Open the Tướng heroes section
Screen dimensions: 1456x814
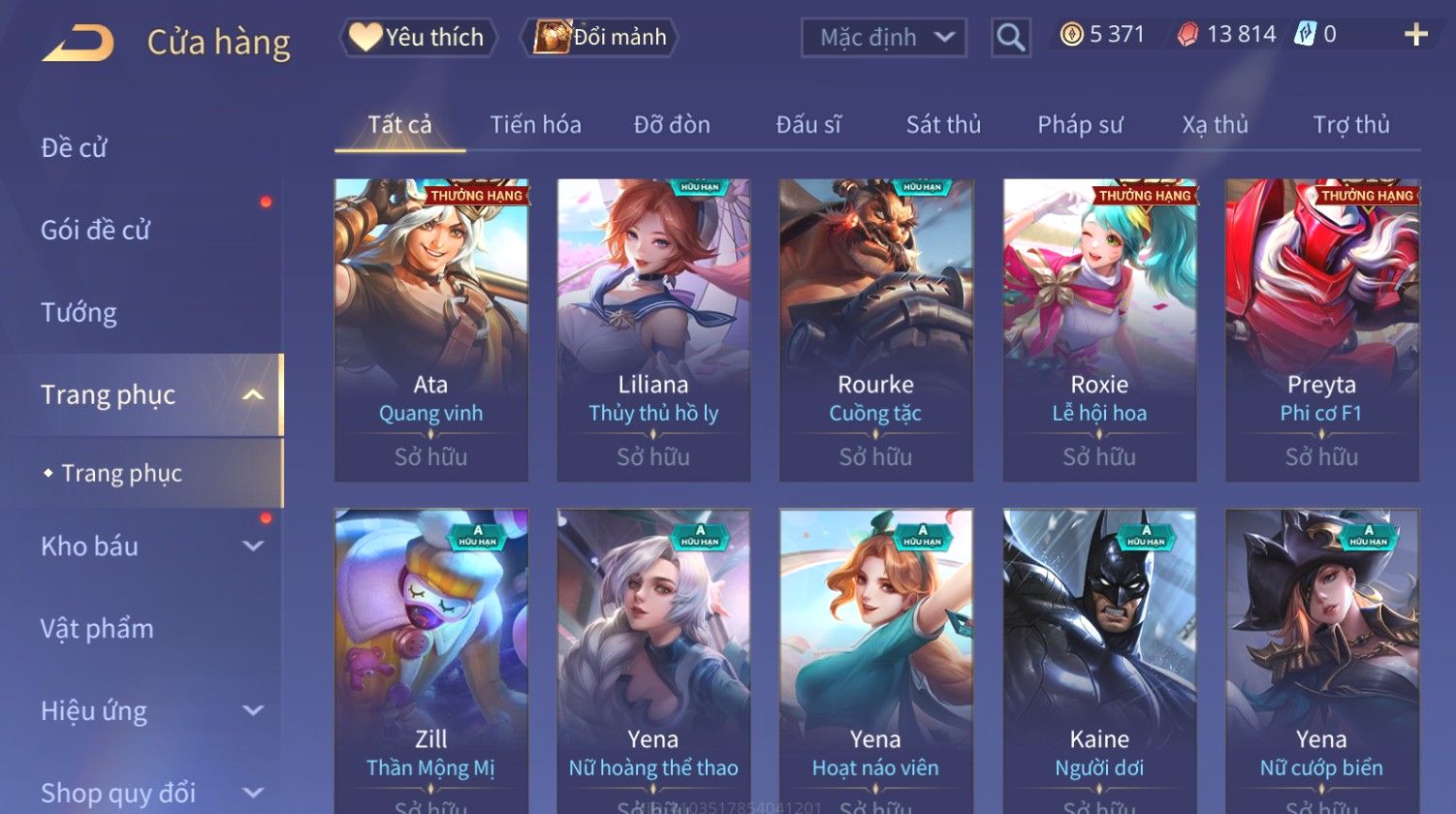79,312
